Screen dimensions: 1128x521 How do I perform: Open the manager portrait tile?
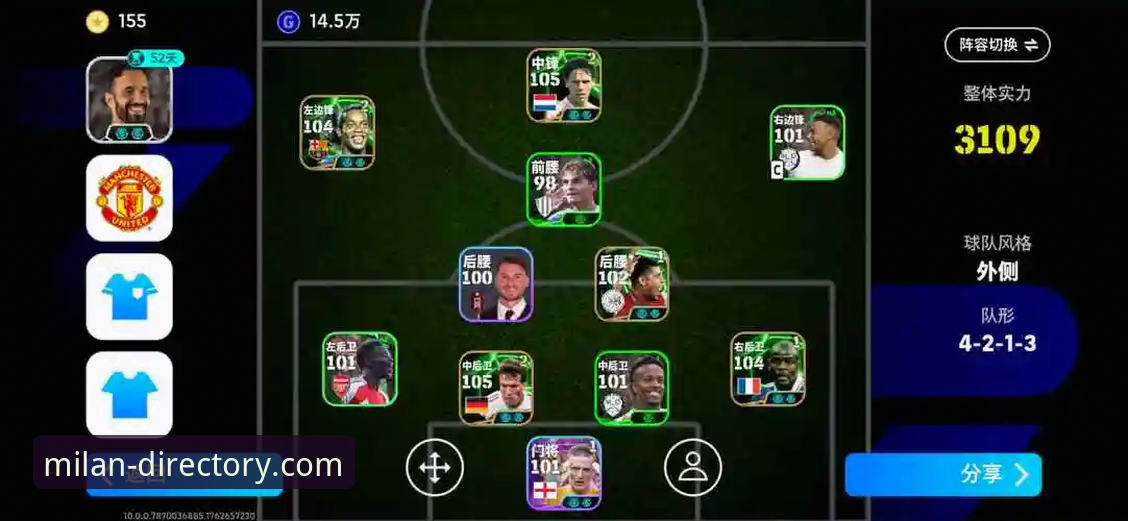click(x=129, y=100)
